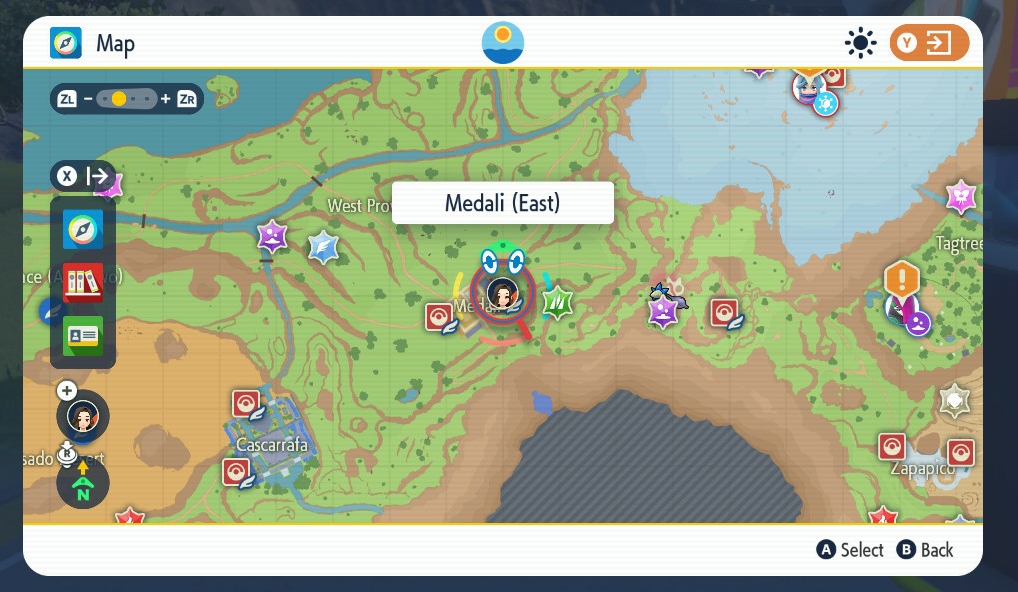Viewport: 1018px width, 592px height.
Task: Open the compass map app icon
Action: click(x=82, y=230)
